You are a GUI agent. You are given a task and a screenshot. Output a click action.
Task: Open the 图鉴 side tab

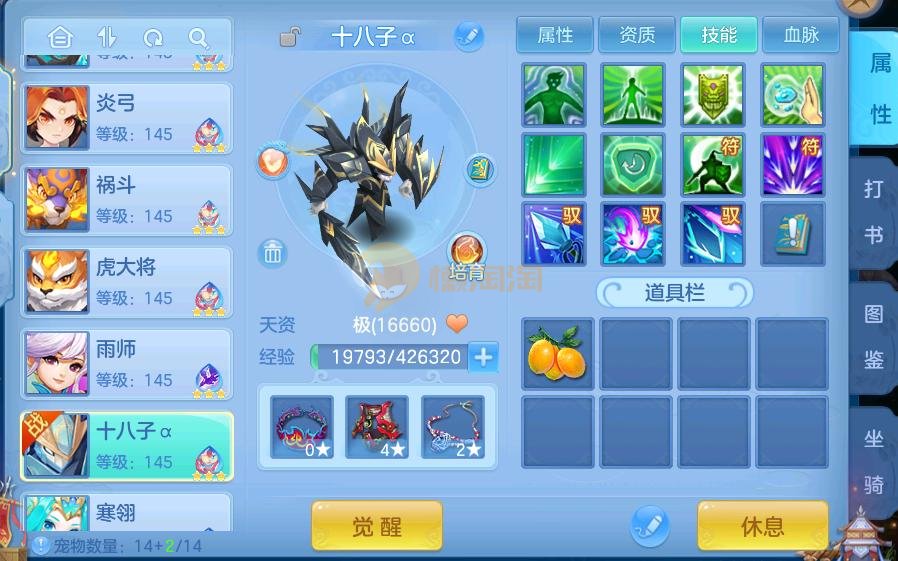[873, 336]
